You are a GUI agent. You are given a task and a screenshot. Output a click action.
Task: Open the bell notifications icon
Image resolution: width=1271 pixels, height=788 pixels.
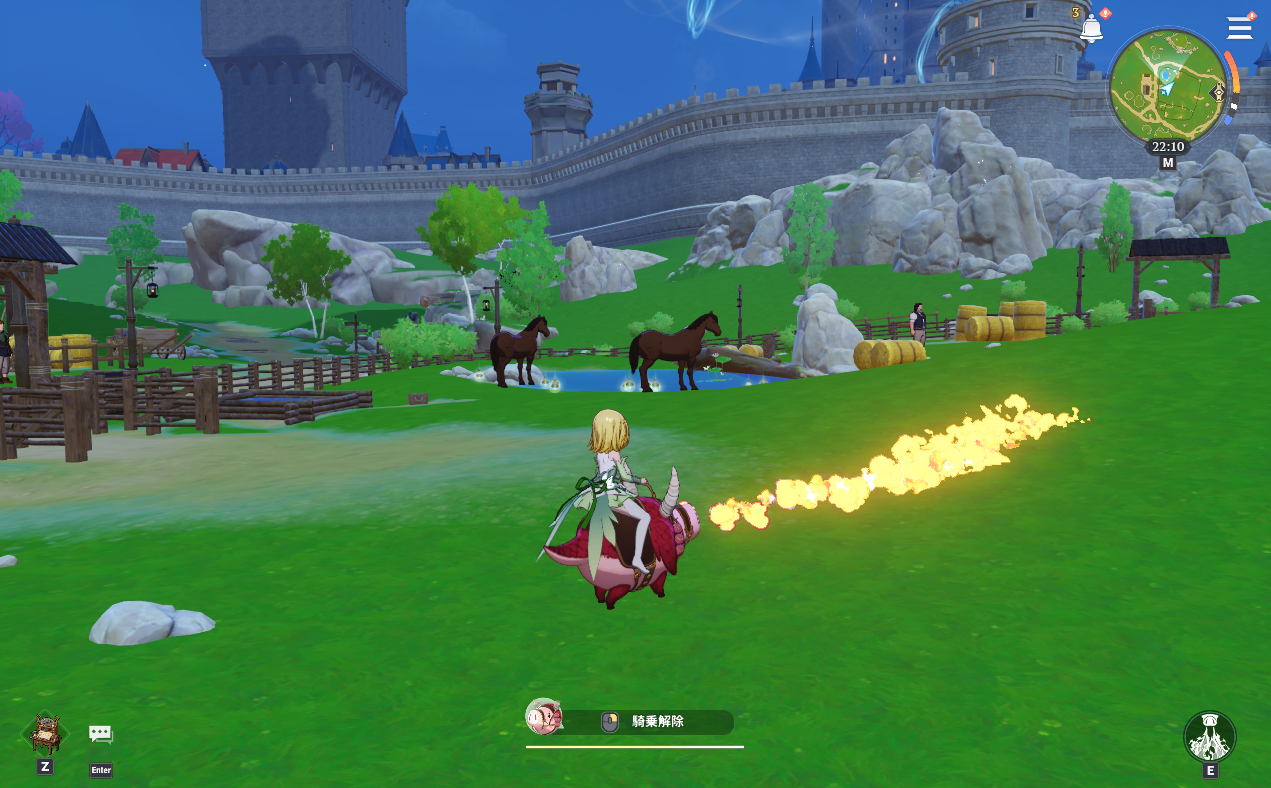1090,29
